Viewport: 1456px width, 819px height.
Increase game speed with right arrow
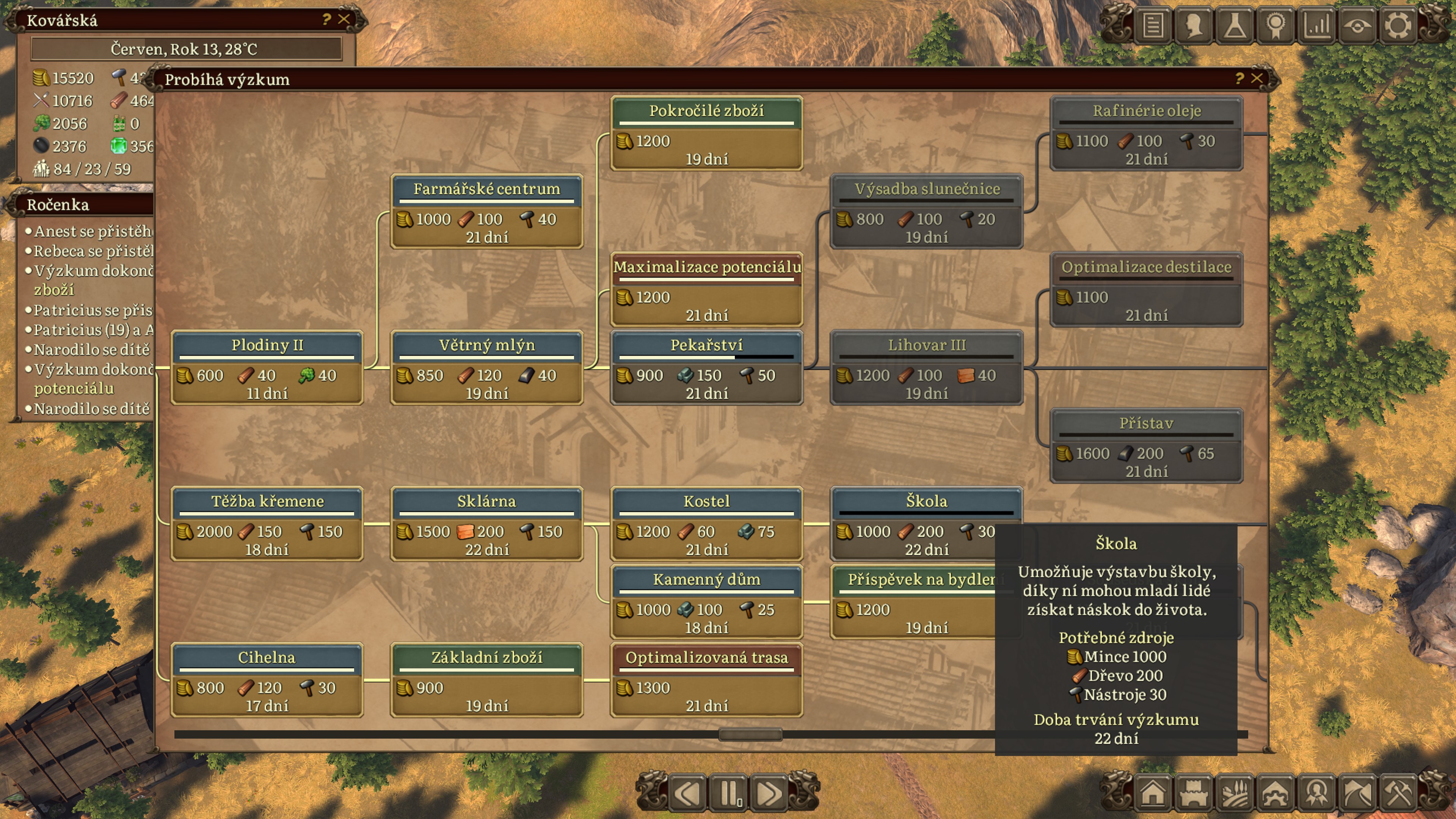[769, 792]
